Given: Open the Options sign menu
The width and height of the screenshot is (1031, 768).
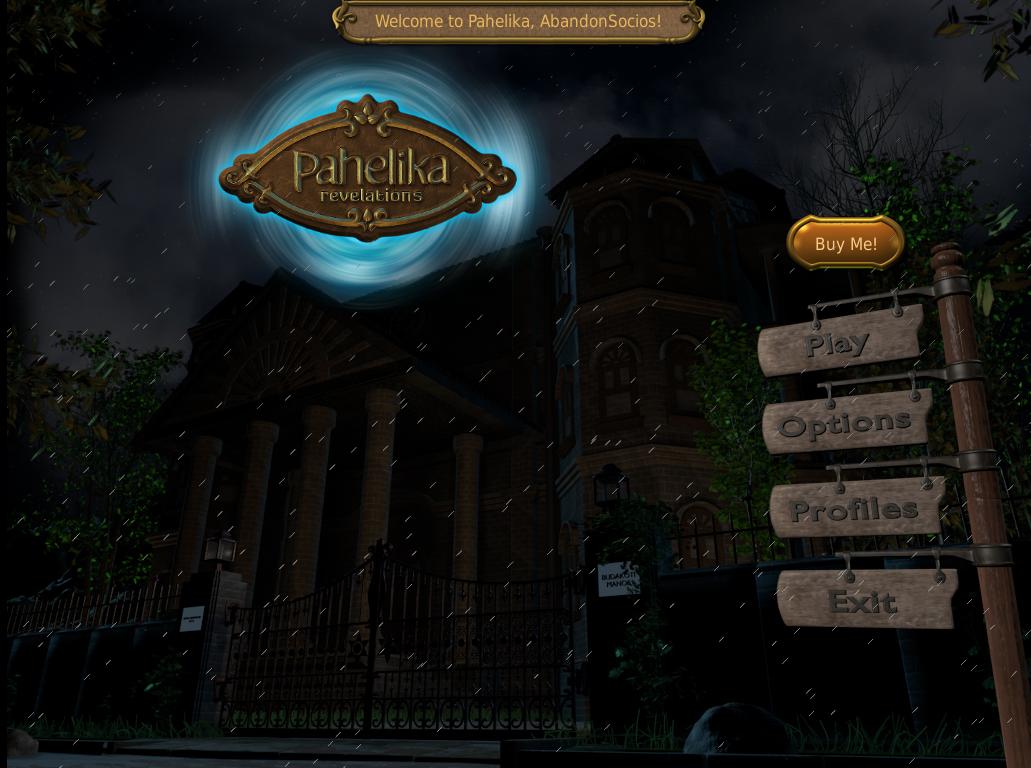Looking at the screenshot, I should click(x=846, y=423).
